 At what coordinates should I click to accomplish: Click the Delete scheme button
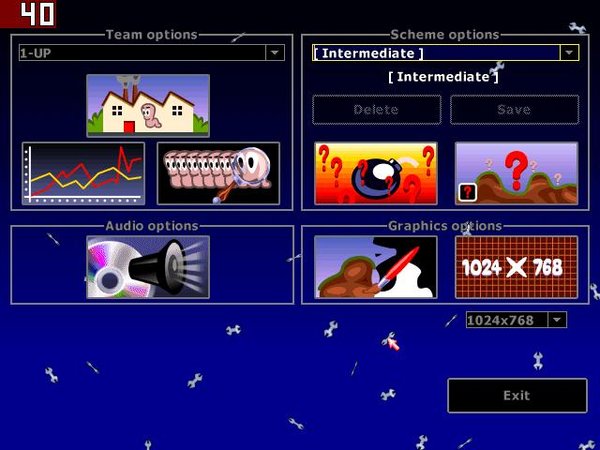pos(376,110)
